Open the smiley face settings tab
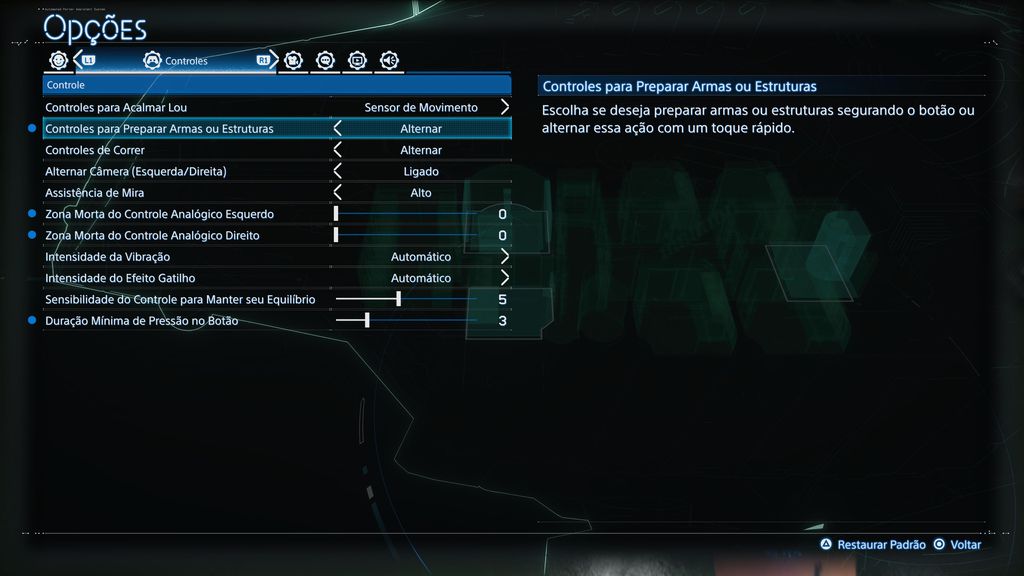 59,60
